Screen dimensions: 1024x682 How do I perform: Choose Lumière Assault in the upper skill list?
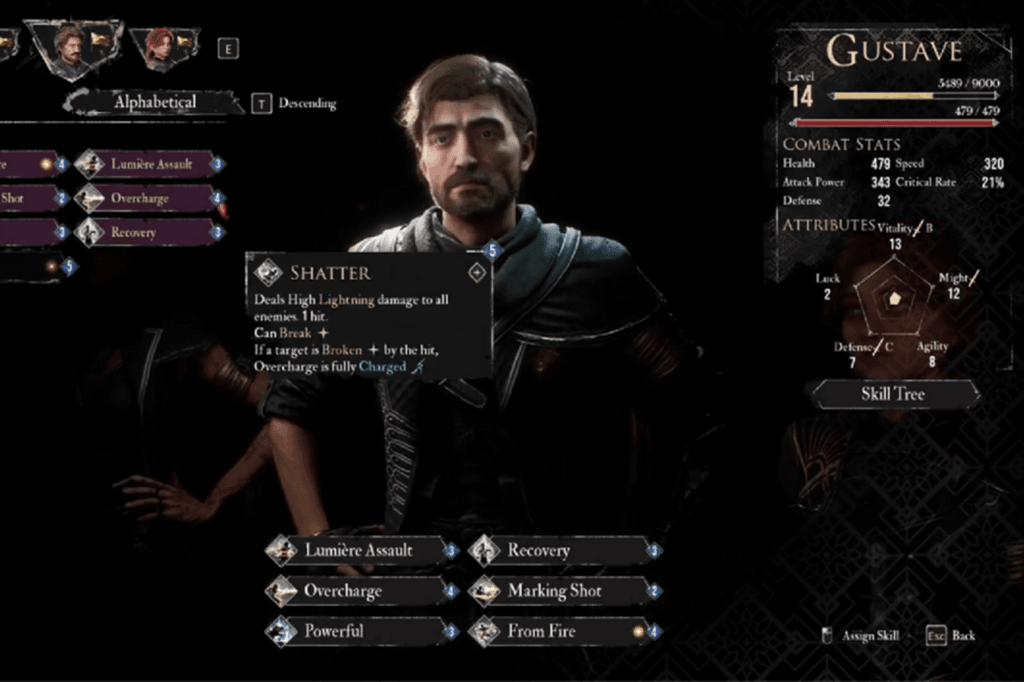(150, 164)
